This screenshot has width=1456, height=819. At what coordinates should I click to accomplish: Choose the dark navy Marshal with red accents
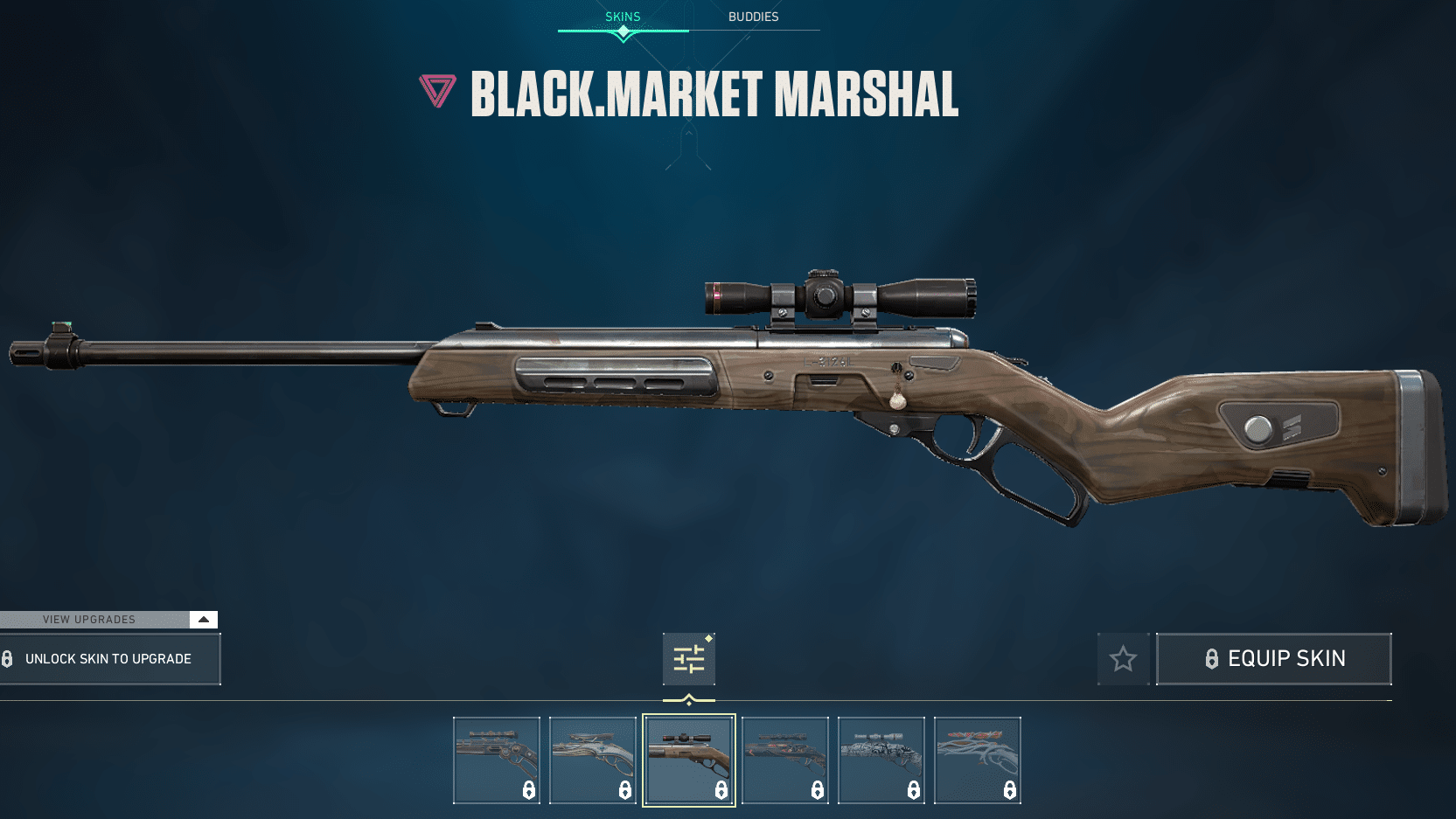785,760
